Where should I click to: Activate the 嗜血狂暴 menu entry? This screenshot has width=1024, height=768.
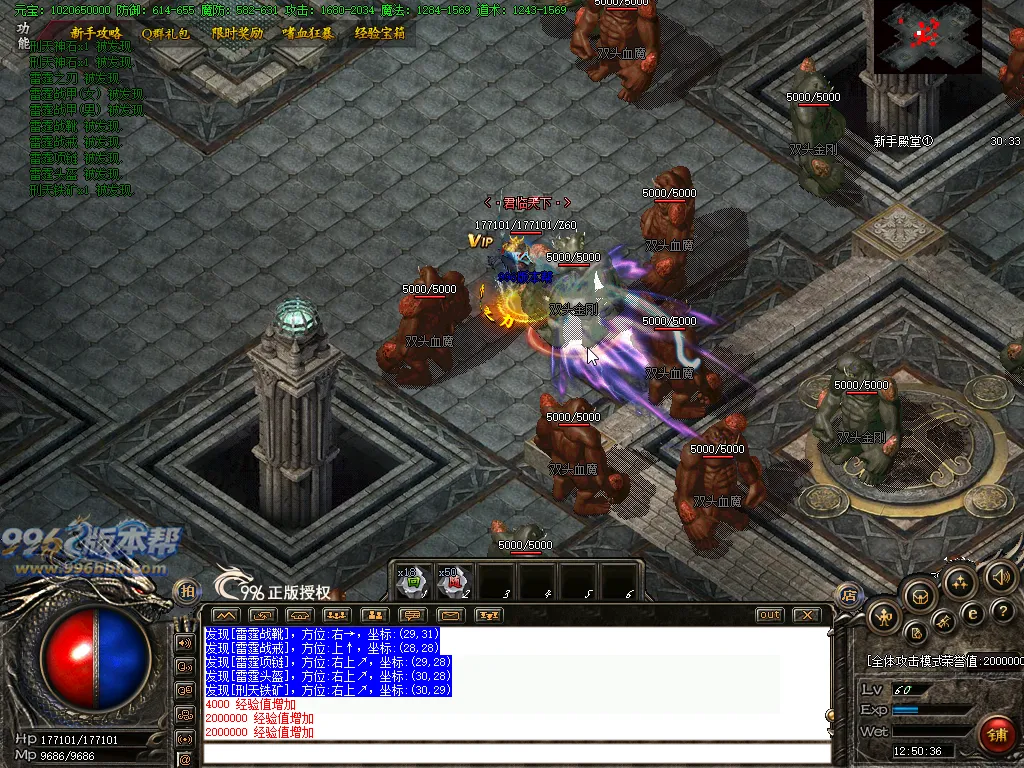309,33
